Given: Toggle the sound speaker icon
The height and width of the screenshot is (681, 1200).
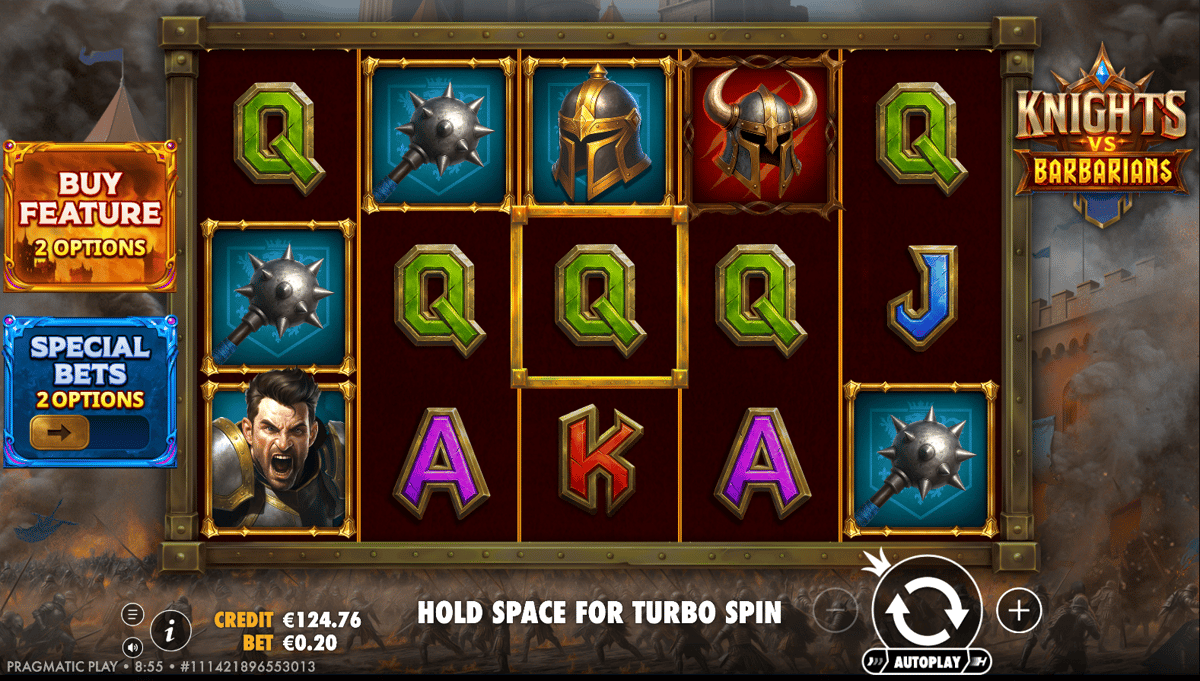Looking at the screenshot, I should click(x=133, y=645).
